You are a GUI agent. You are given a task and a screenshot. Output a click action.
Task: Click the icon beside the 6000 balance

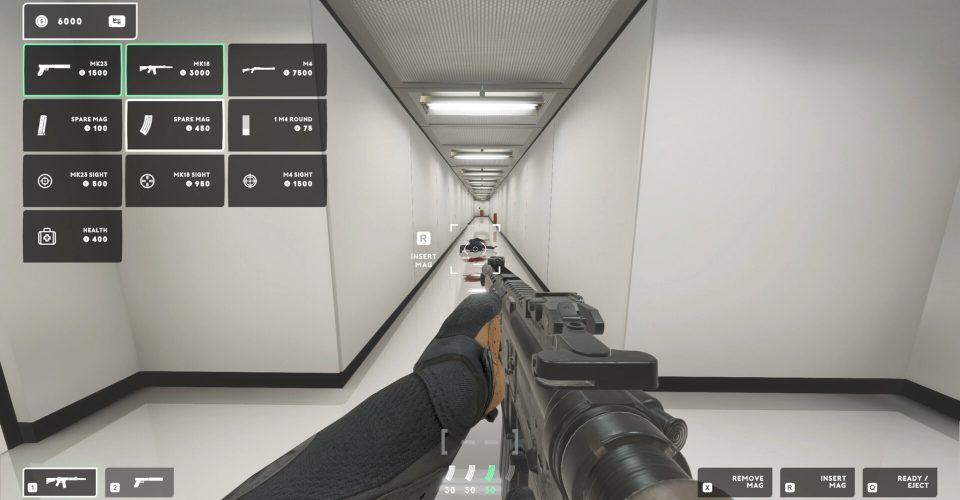(117, 21)
